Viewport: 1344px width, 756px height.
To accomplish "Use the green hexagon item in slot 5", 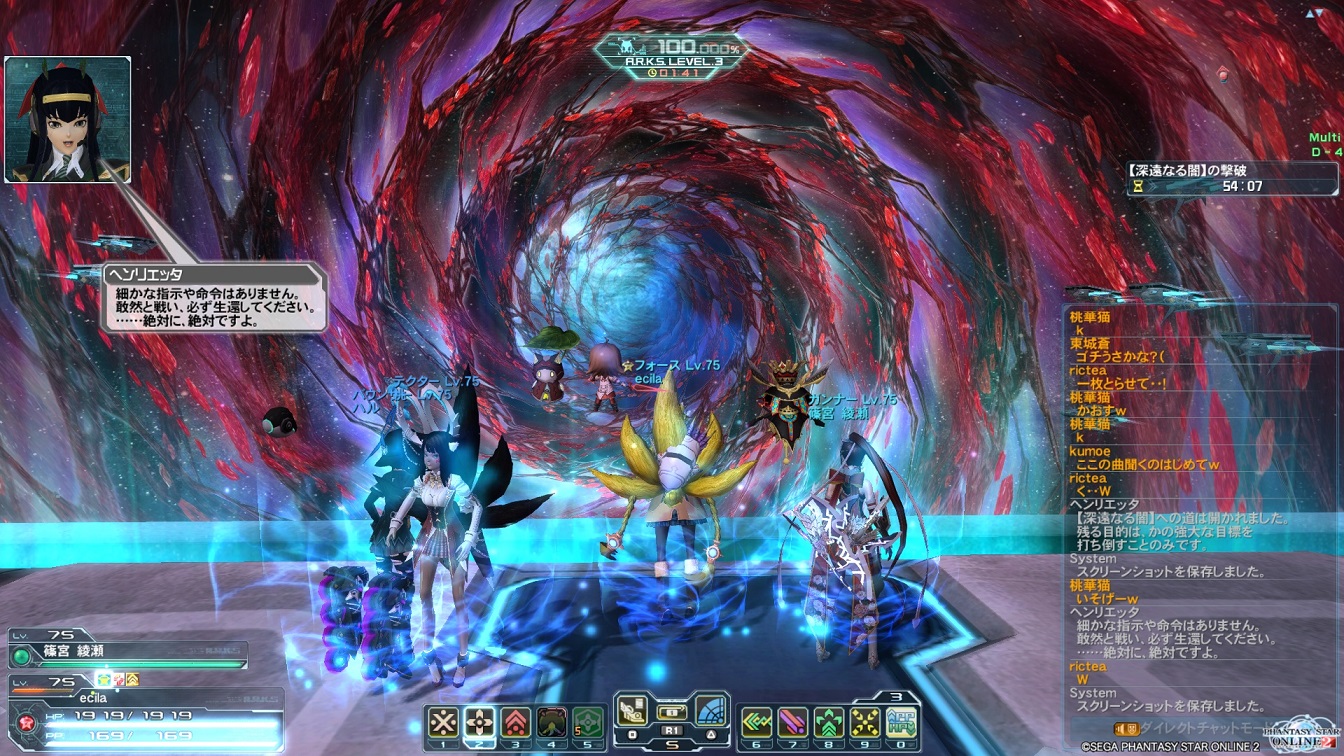I will [x=589, y=722].
